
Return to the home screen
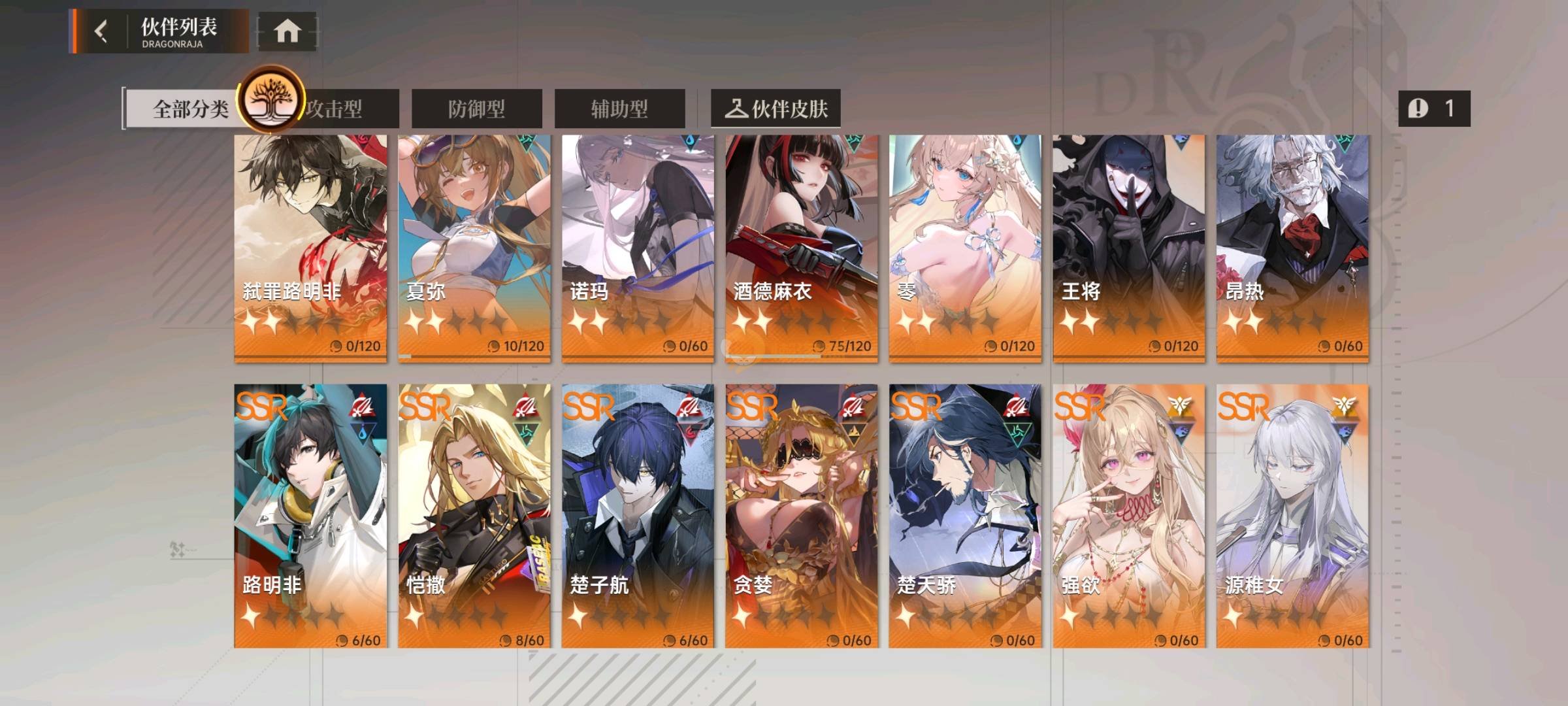pyautogui.click(x=287, y=31)
